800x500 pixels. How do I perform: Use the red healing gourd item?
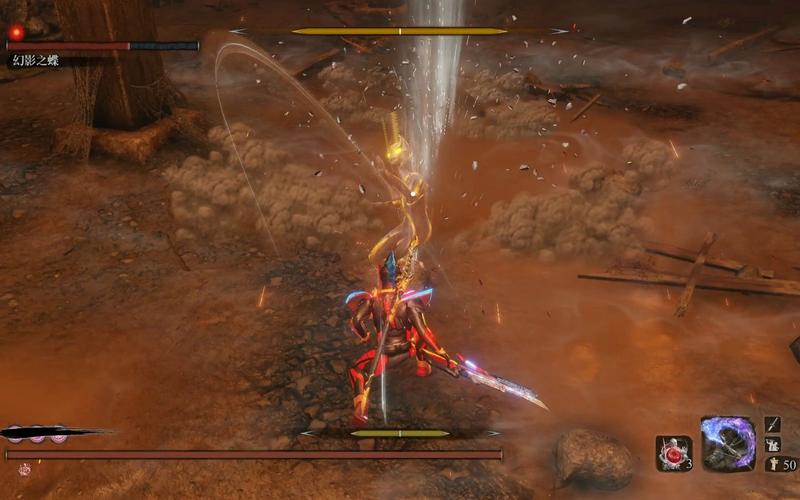pyautogui.click(x=673, y=453)
